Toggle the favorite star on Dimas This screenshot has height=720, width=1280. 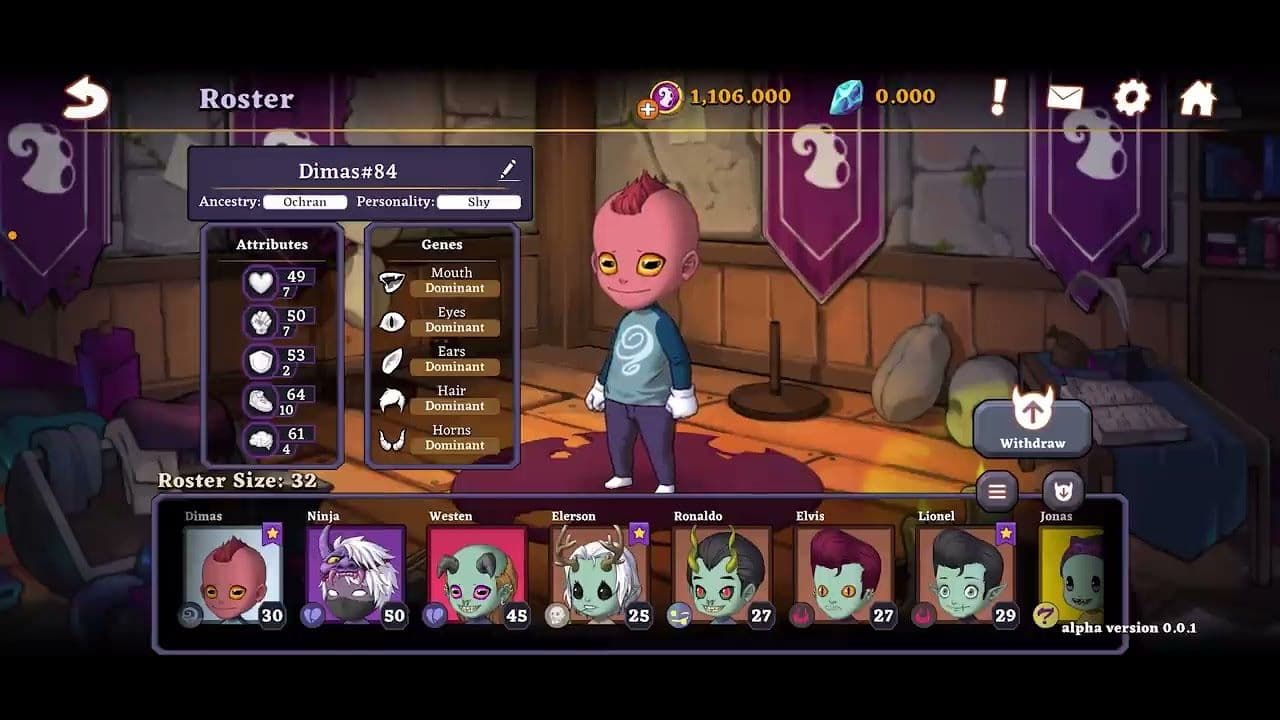tap(271, 534)
